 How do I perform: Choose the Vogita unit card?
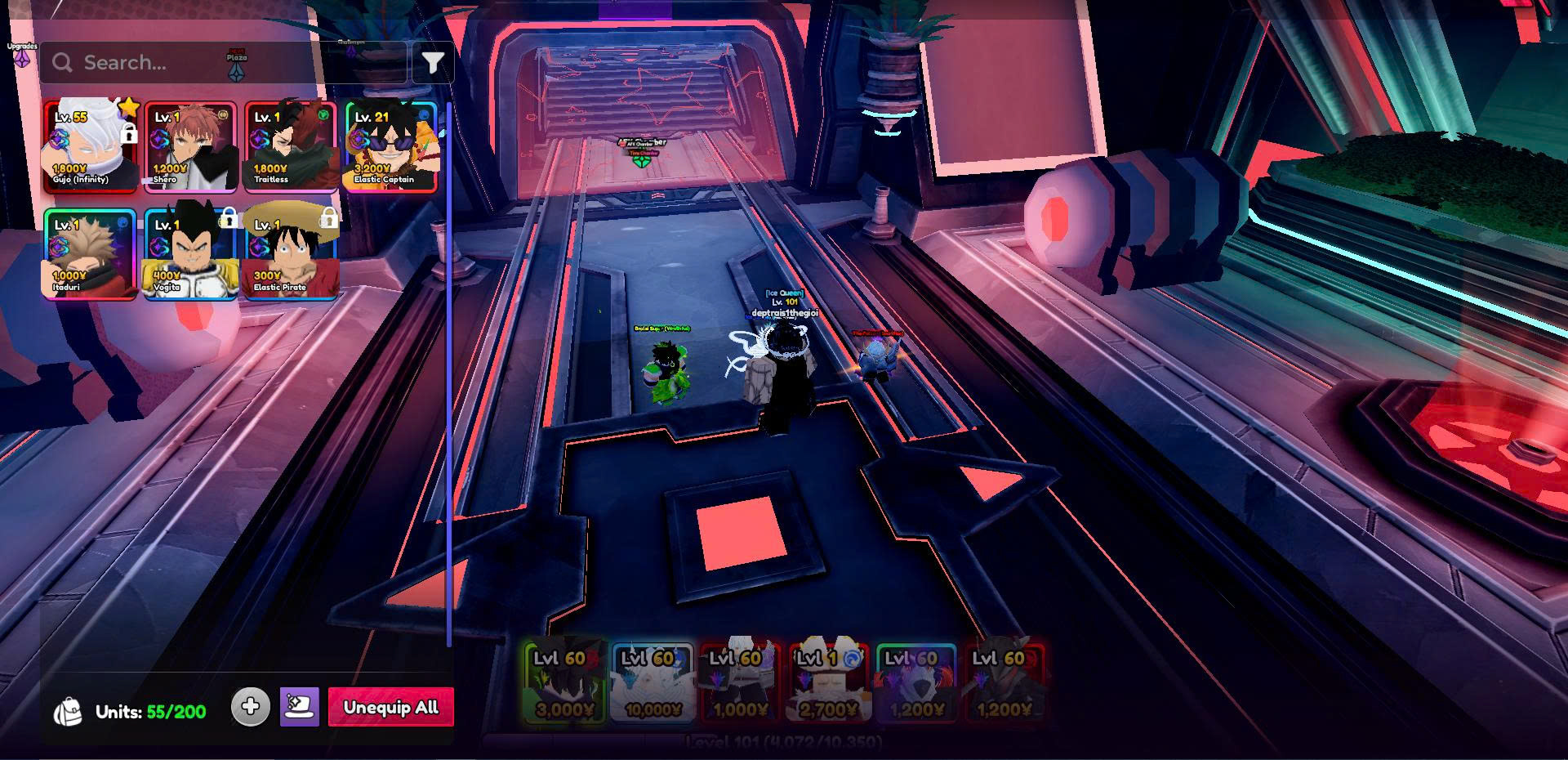pos(191,254)
